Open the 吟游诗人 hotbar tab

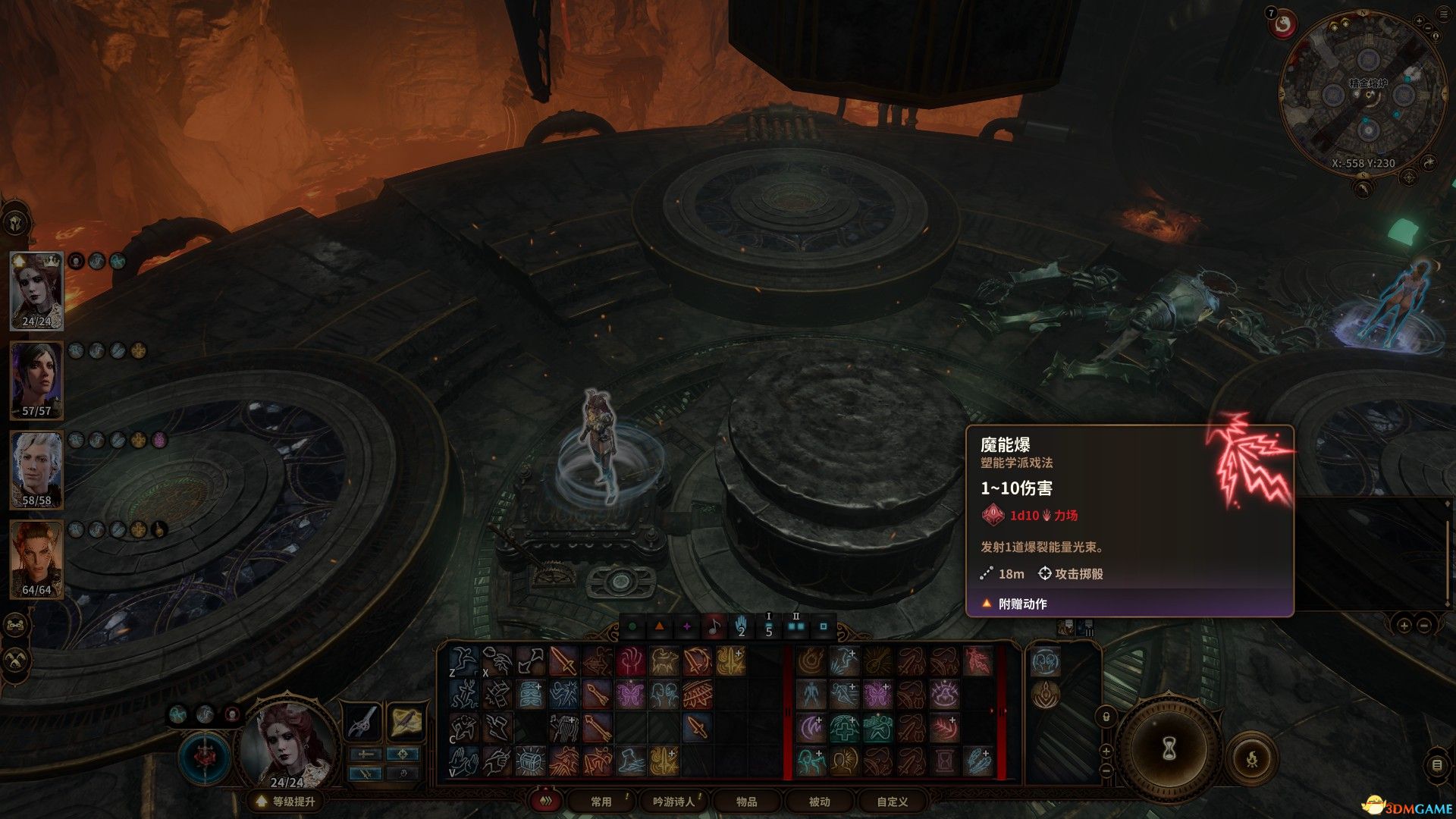pos(673,802)
